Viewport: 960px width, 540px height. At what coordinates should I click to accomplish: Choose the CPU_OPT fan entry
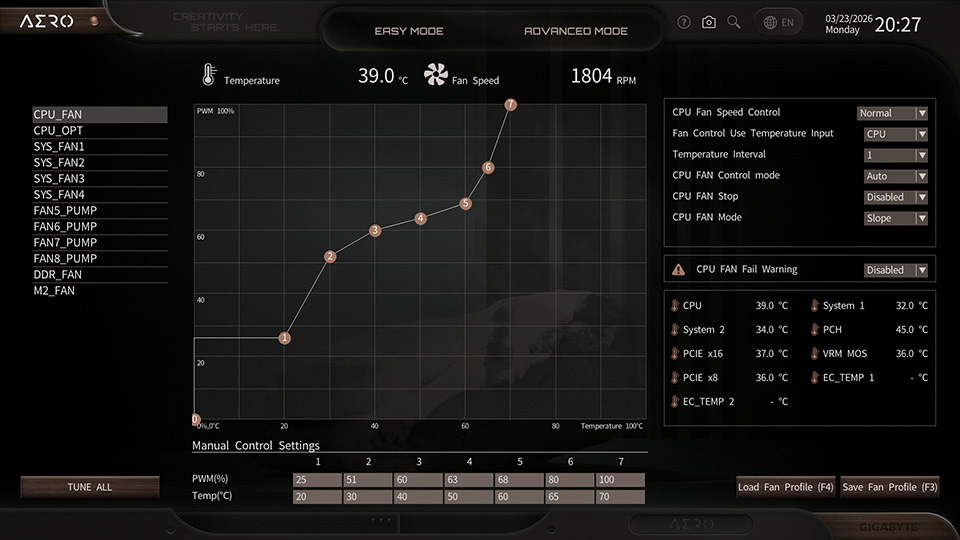[59, 131]
